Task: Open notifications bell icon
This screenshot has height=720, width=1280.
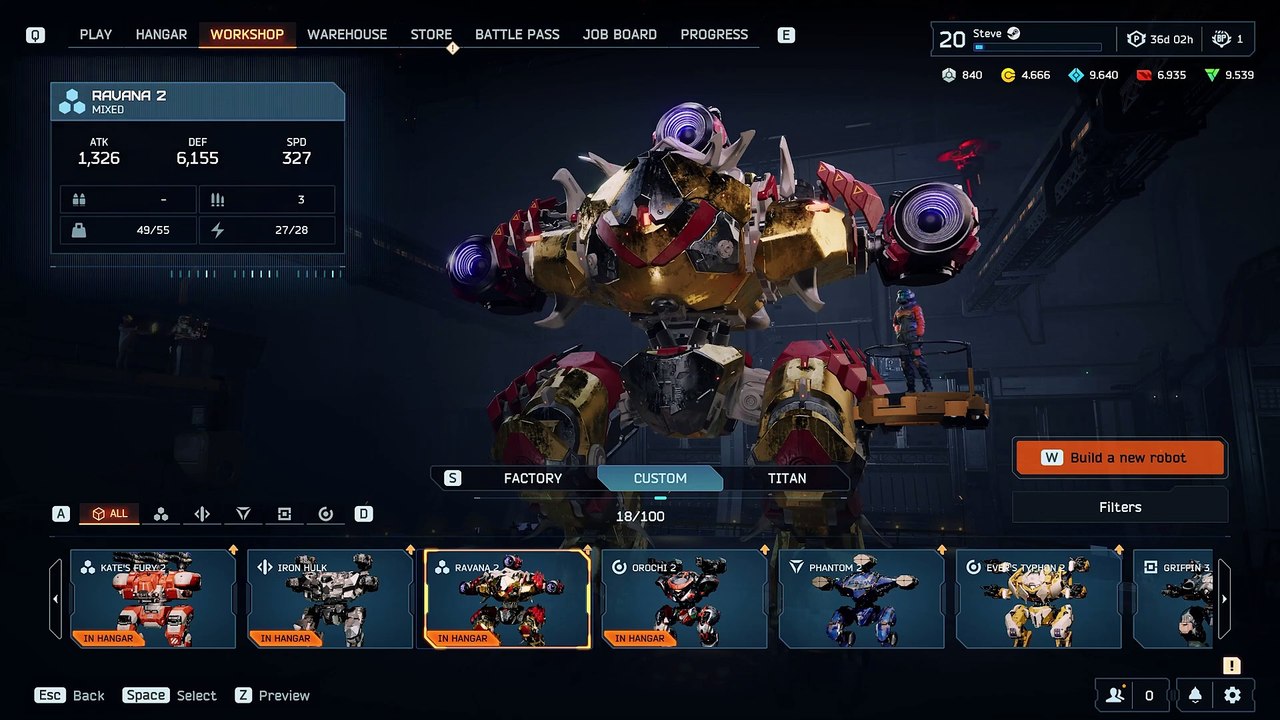Action: coord(1195,695)
